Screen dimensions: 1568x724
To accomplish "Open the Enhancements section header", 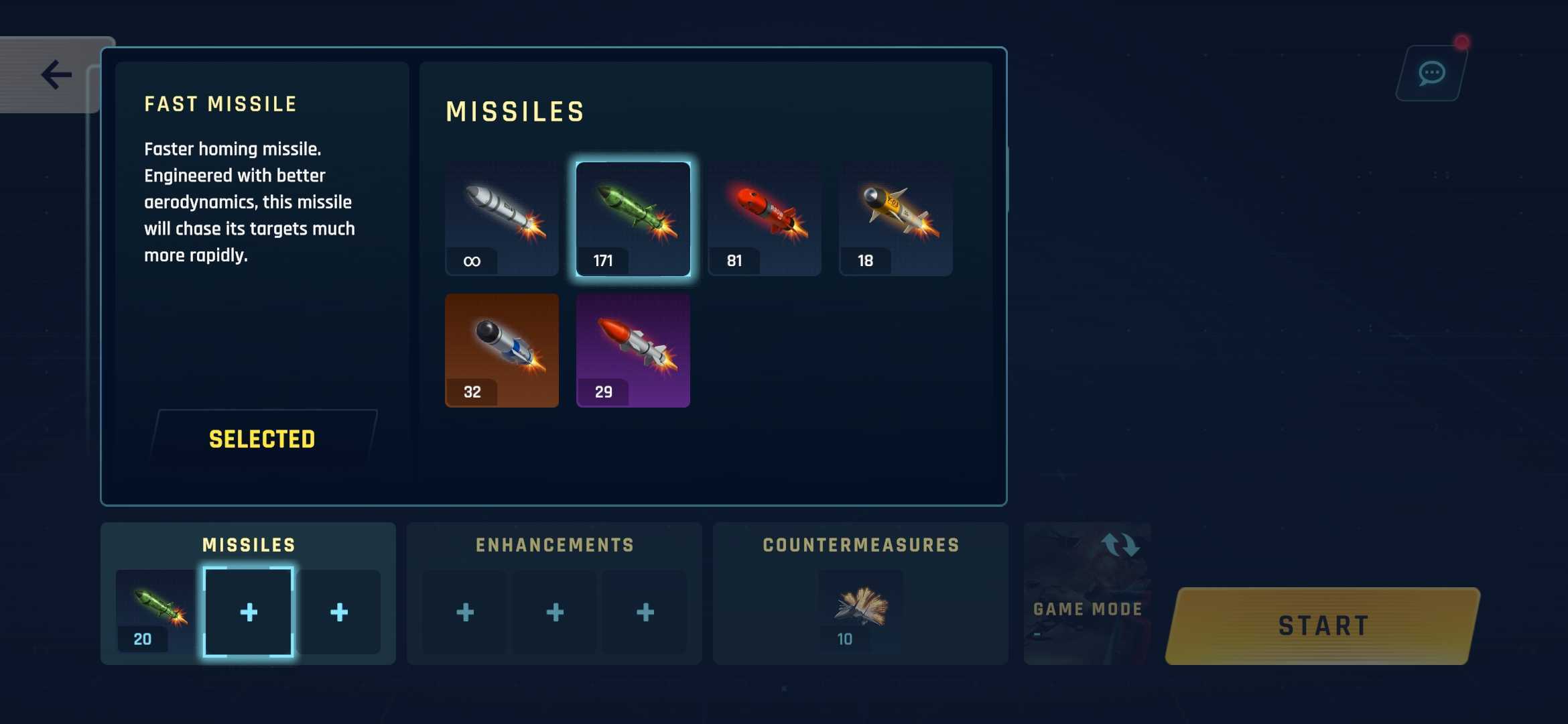I will [x=553, y=545].
